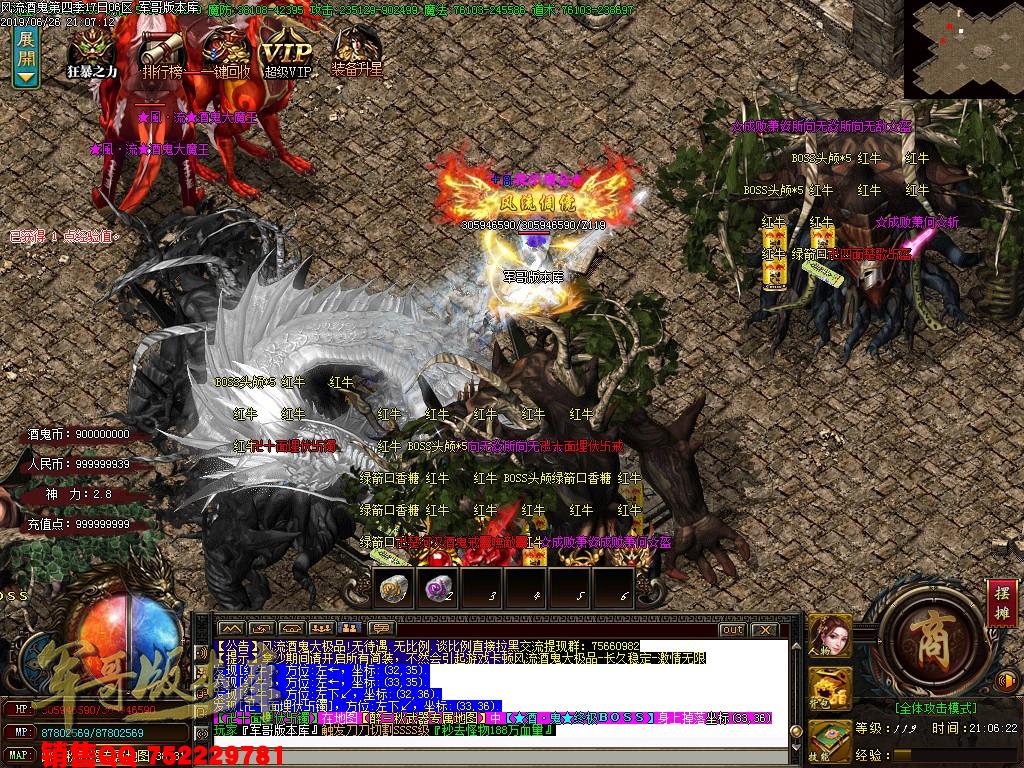Activate 一键回收 one-click recycle

click(x=225, y=52)
